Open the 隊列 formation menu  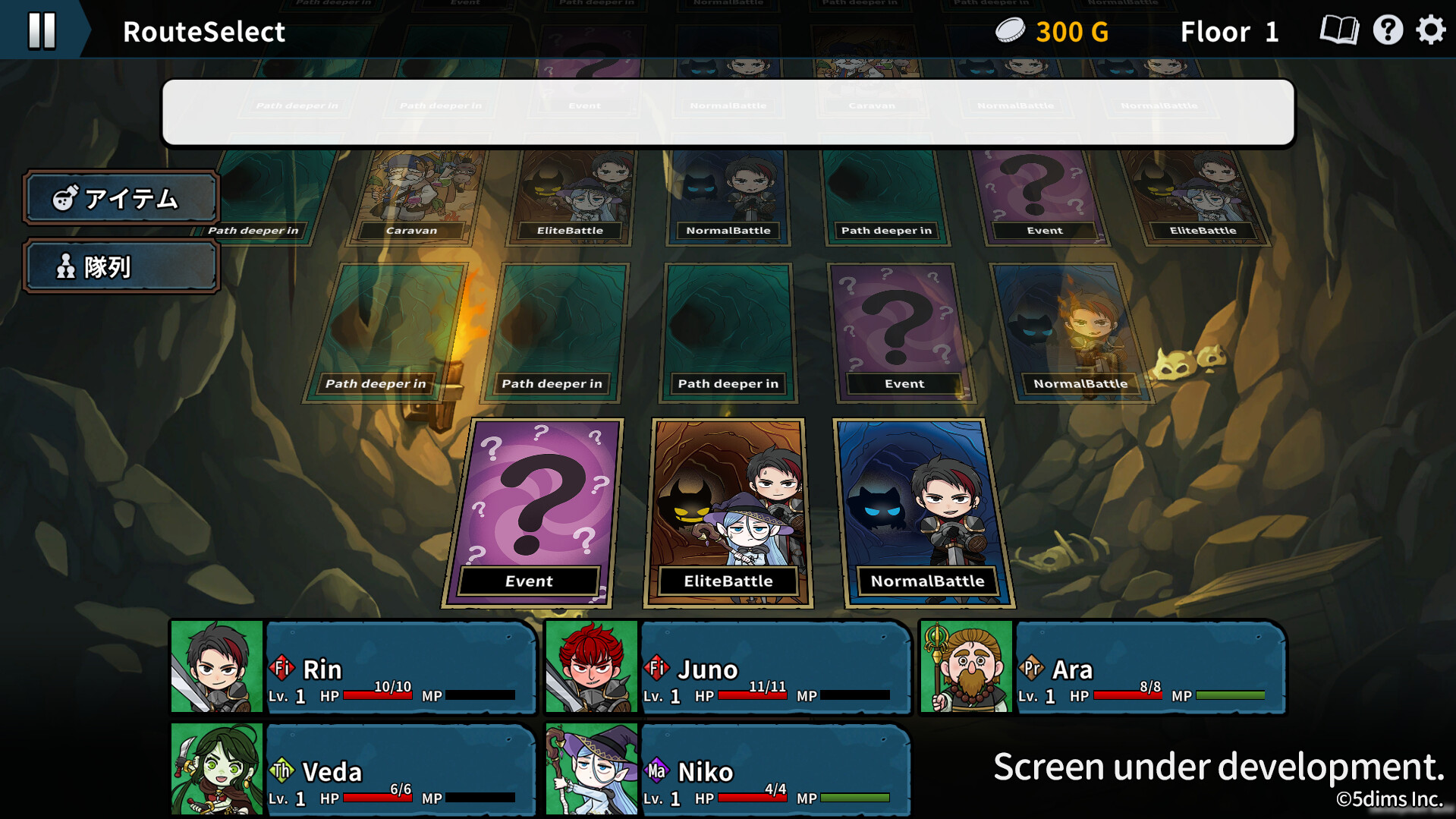point(121,266)
